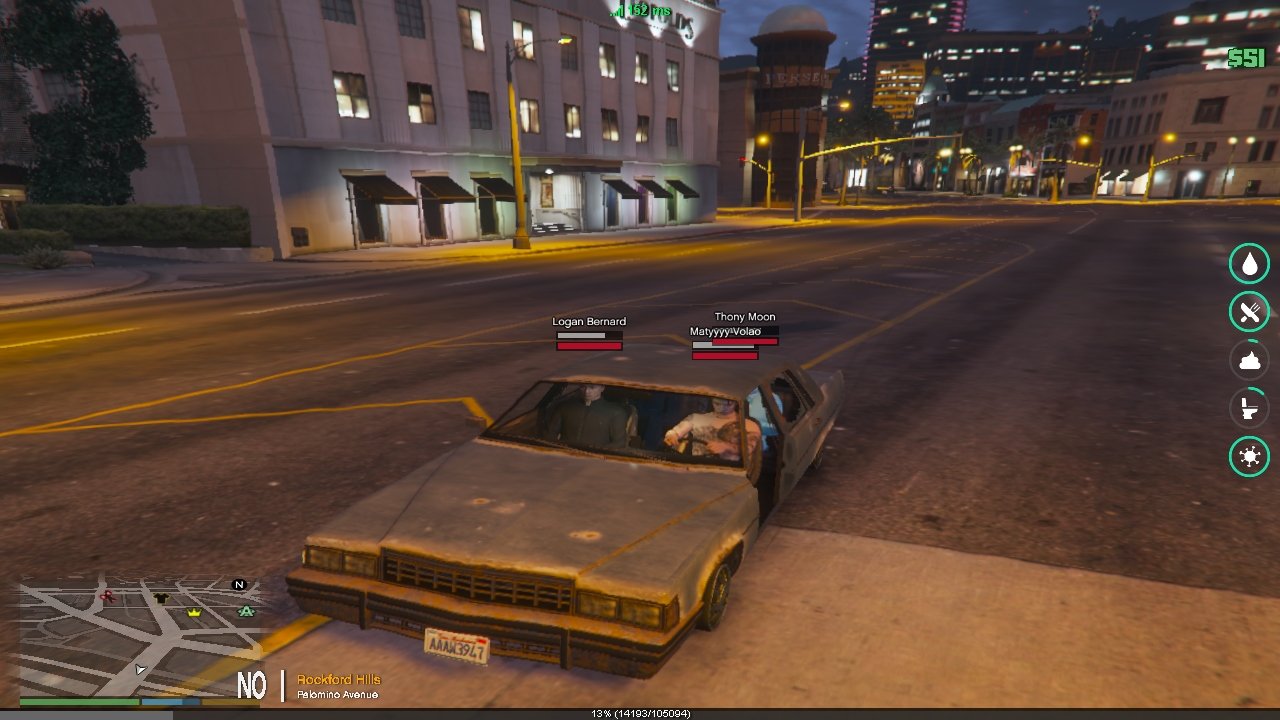Click the yellow crown marker on minimap
The width and height of the screenshot is (1280, 720).
click(194, 612)
